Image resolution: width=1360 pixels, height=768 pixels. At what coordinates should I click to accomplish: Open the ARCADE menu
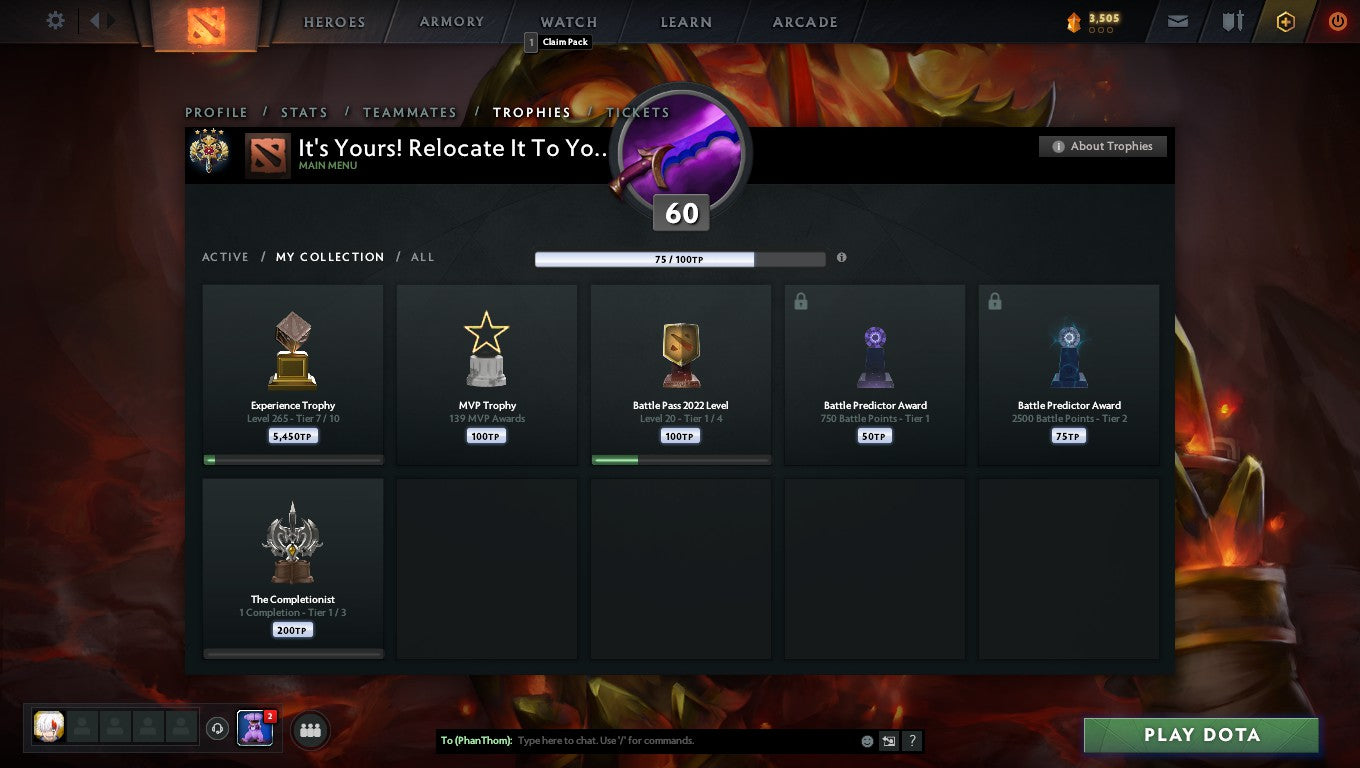(803, 21)
